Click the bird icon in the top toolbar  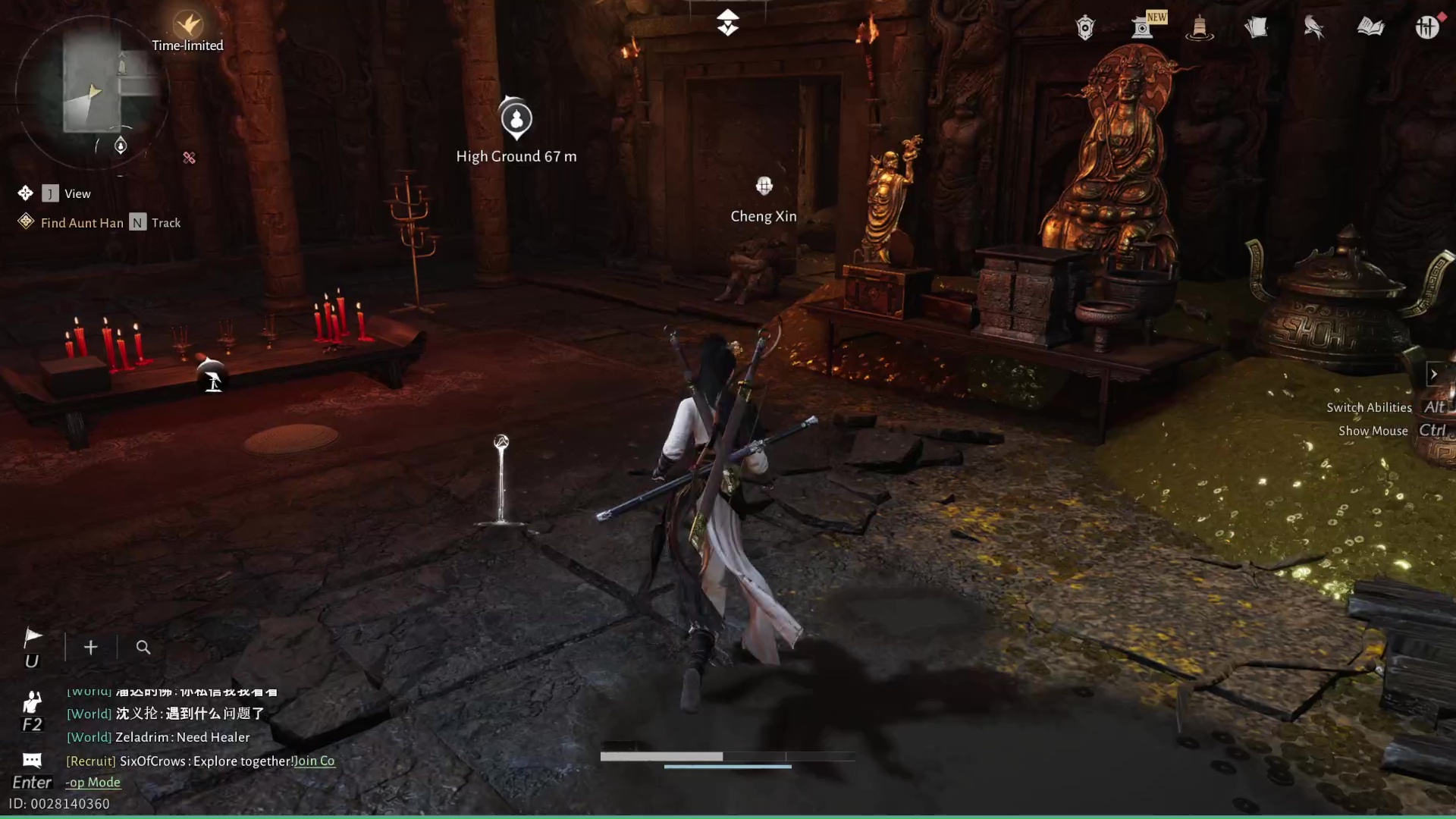(x=1313, y=27)
